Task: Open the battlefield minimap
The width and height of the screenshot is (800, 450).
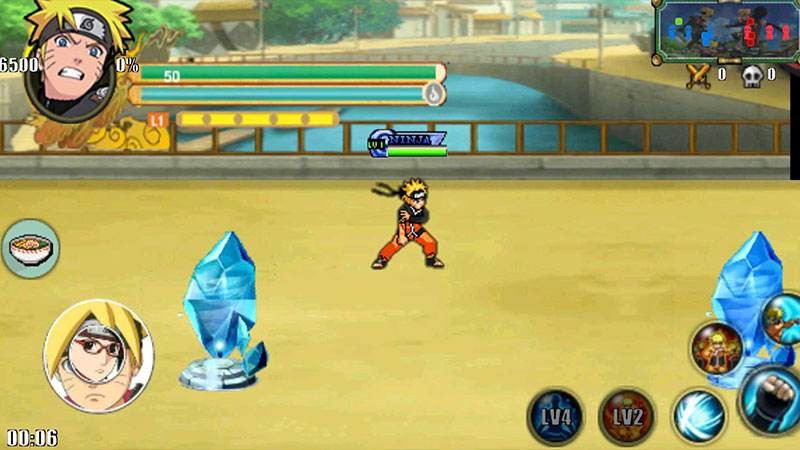Action: 722,31
